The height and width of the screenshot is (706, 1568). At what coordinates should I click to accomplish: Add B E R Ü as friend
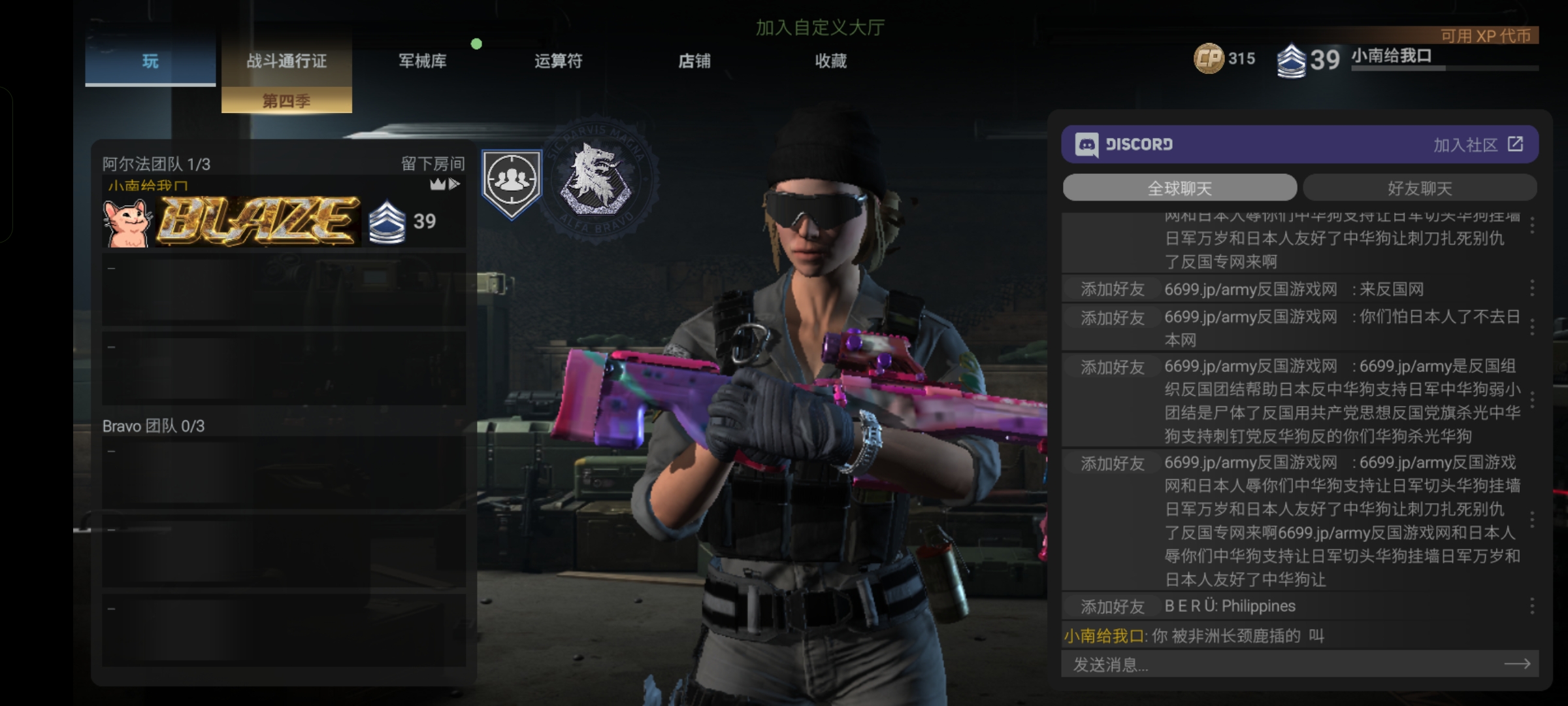click(x=1112, y=607)
